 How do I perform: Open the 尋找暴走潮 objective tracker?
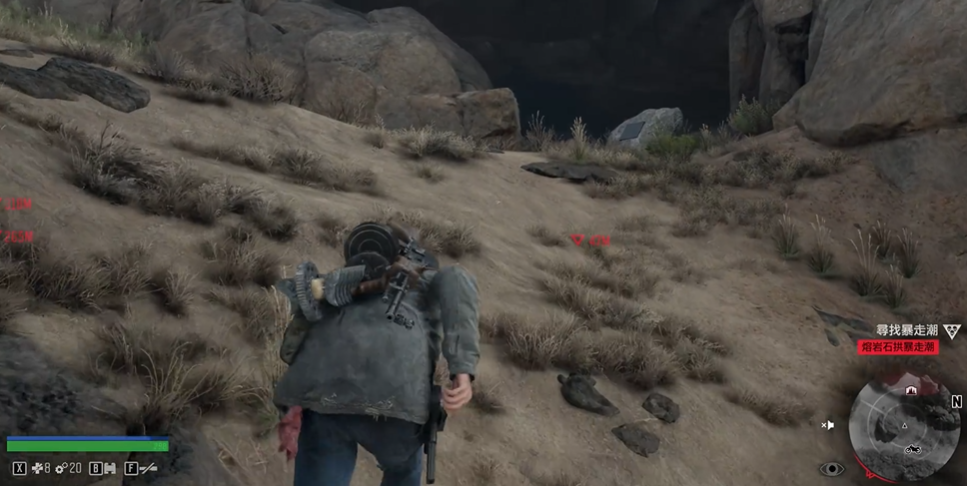pyautogui.click(x=908, y=329)
